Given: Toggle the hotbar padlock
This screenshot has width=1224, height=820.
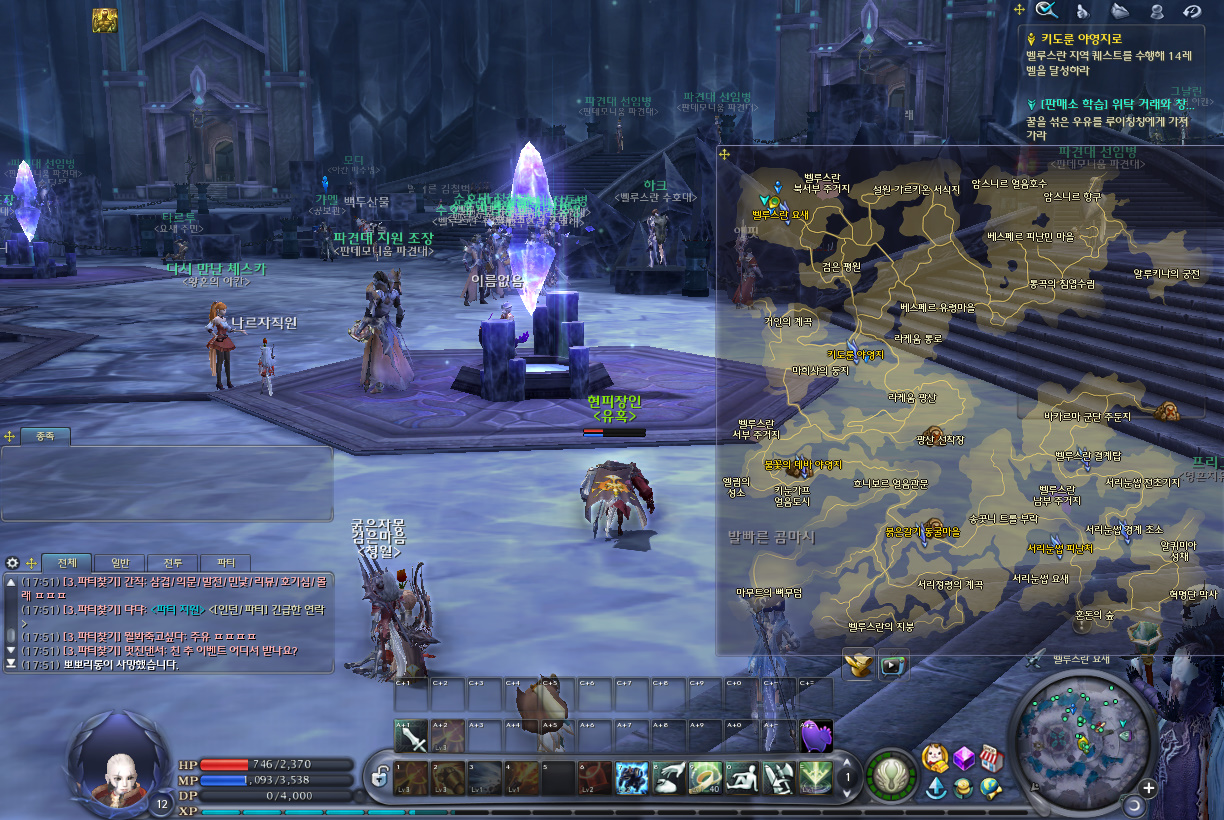Looking at the screenshot, I should click(379, 776).
